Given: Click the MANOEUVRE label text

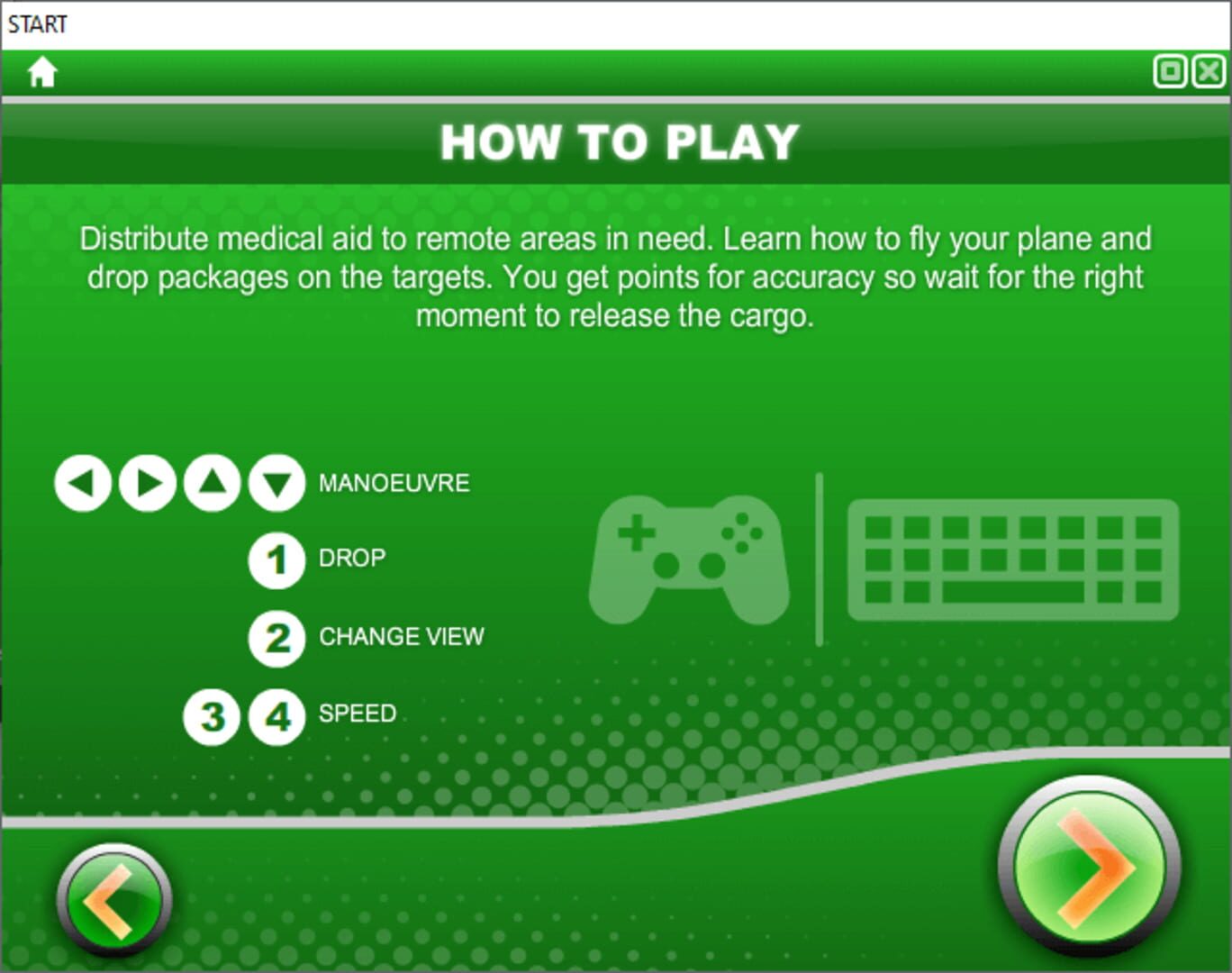Looking at the screenshot, I should click(394, 482).
